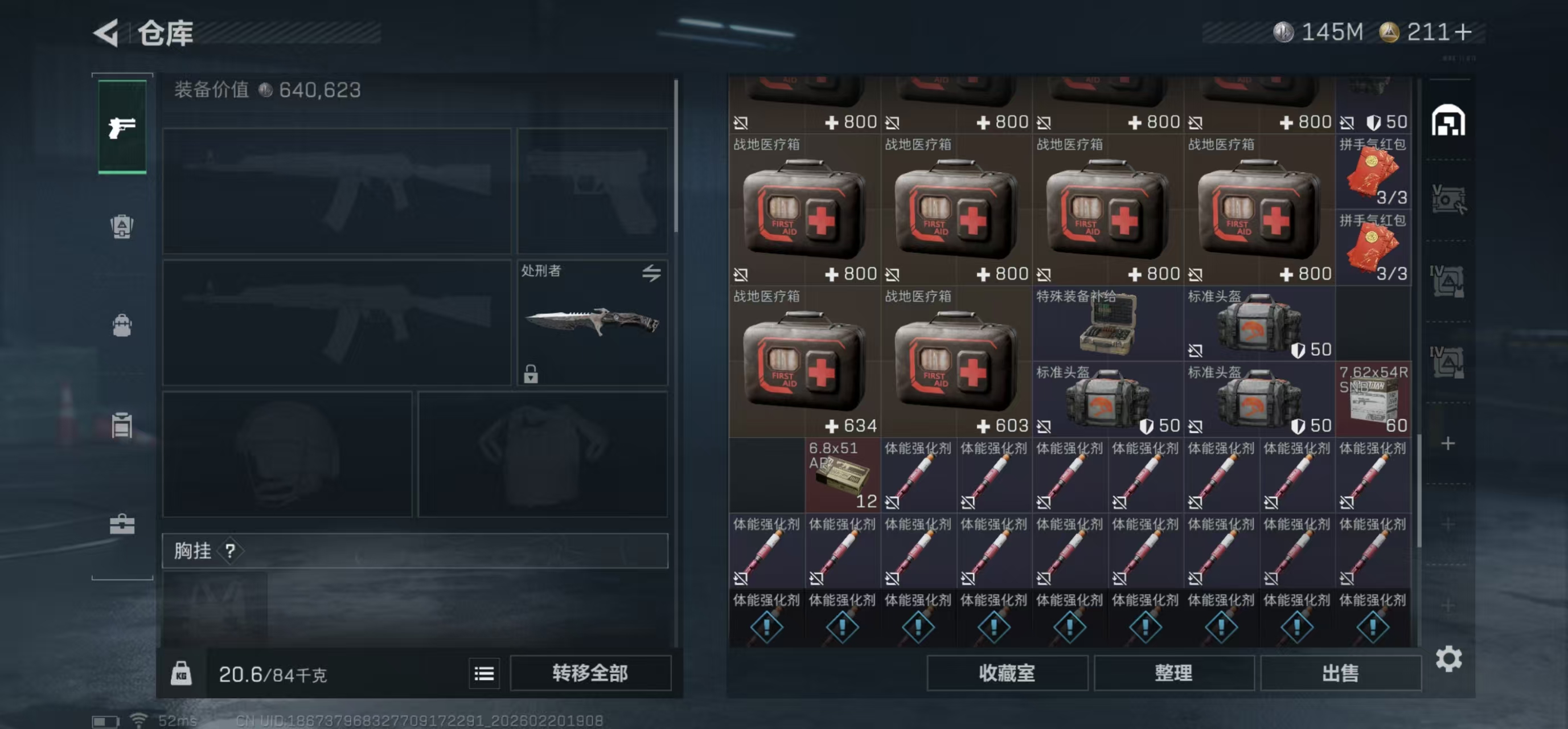Click the safe box icon on right sidebar

1447,199
